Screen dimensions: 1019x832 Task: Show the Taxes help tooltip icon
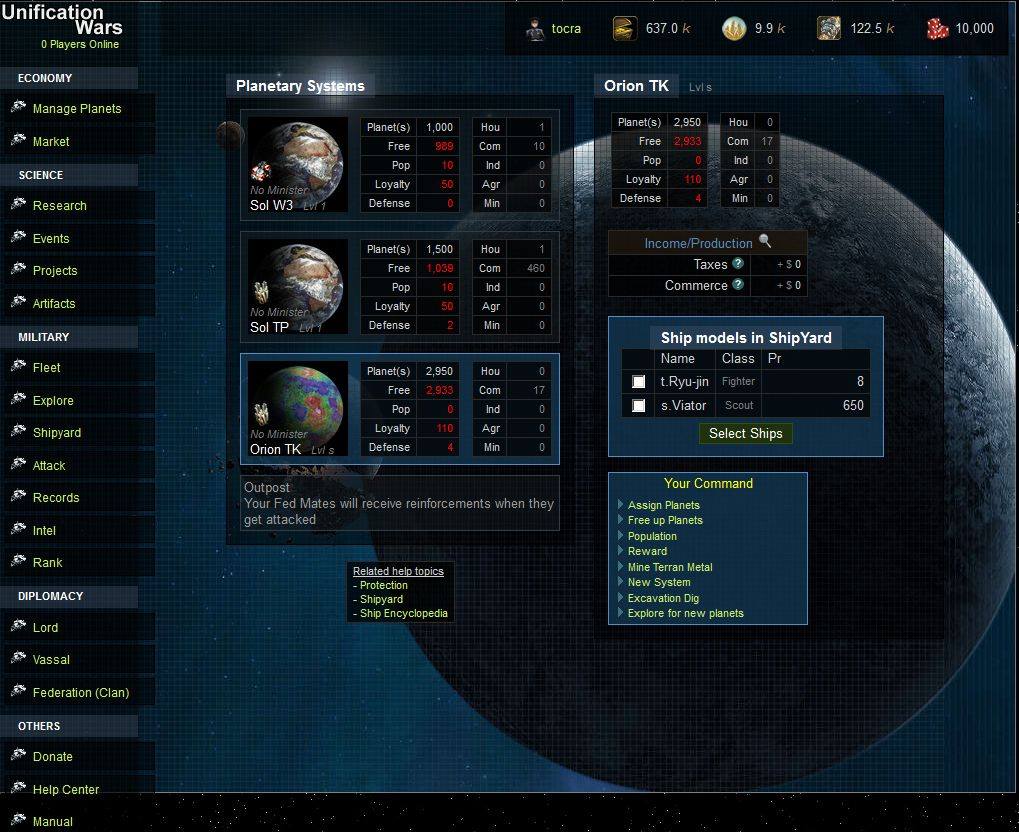click(738, 264)
